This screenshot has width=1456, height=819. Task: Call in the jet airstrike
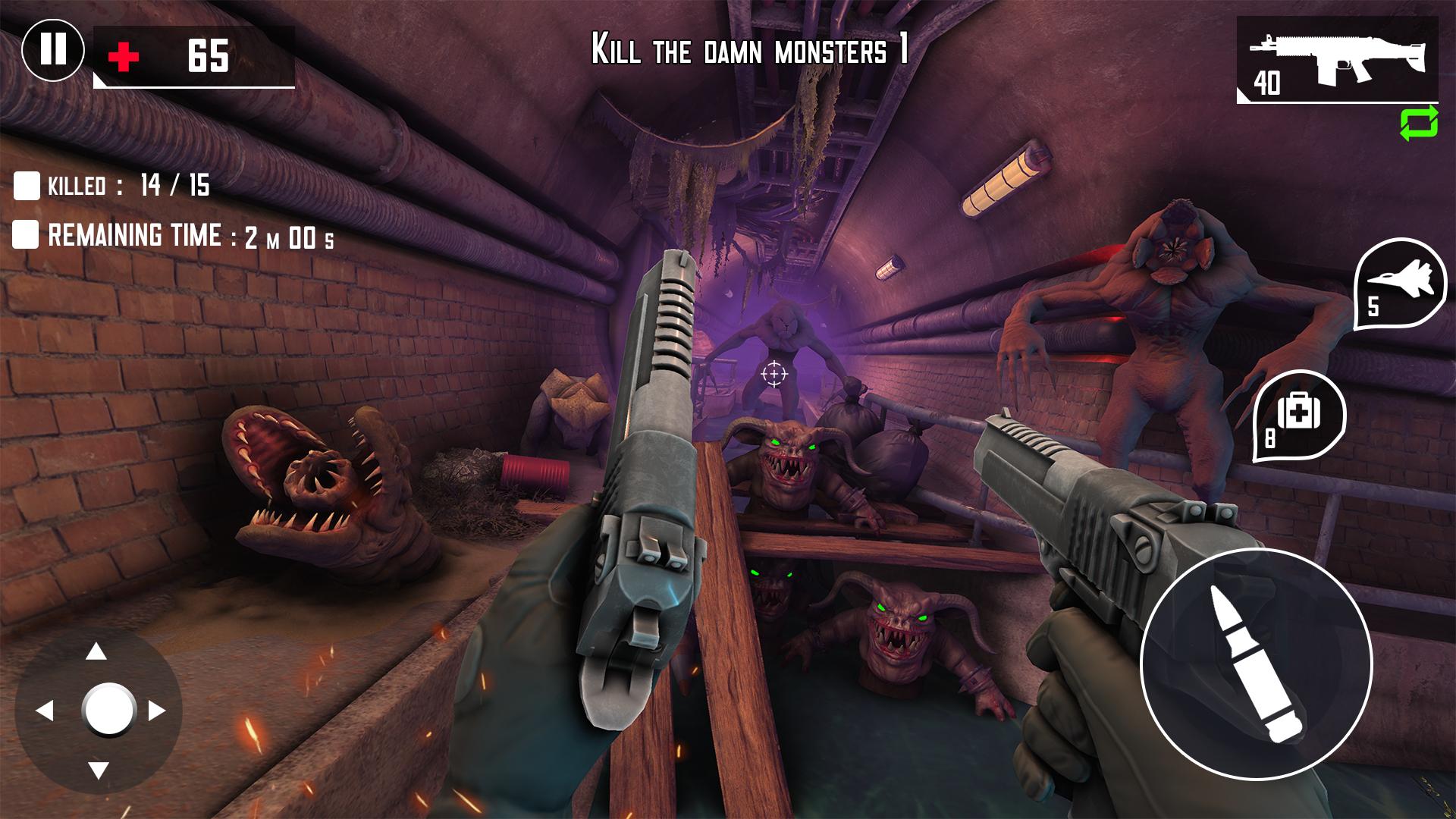click(x=1399, y=284)
